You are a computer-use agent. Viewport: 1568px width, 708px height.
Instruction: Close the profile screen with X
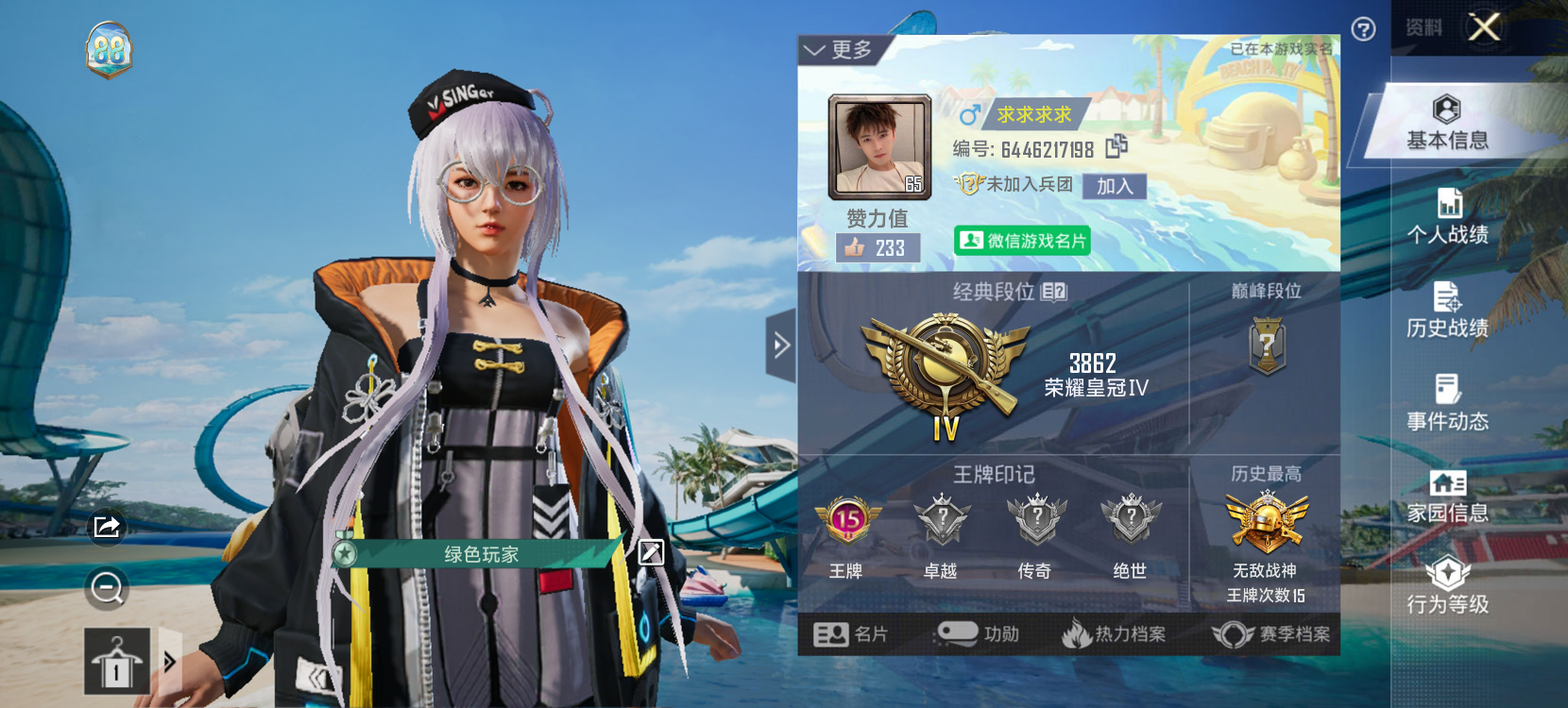pos(1484,27)
